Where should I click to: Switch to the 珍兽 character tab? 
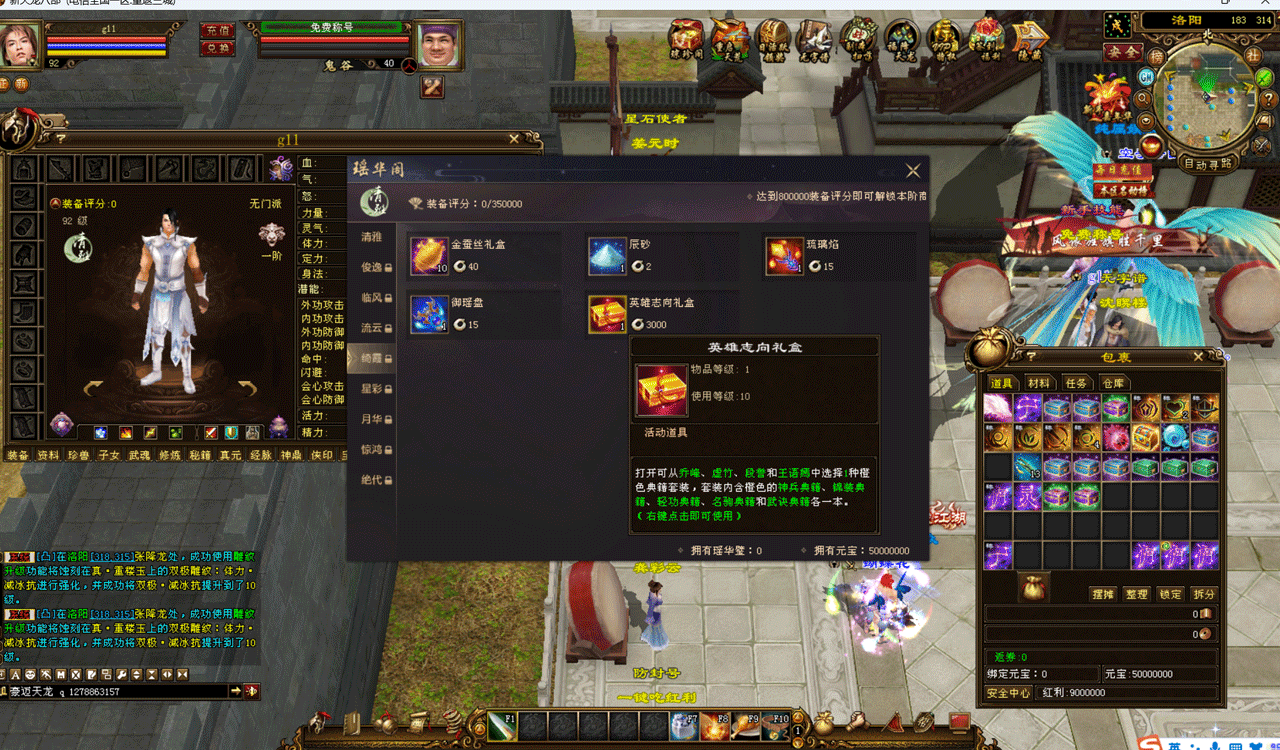tap(78, 455)
